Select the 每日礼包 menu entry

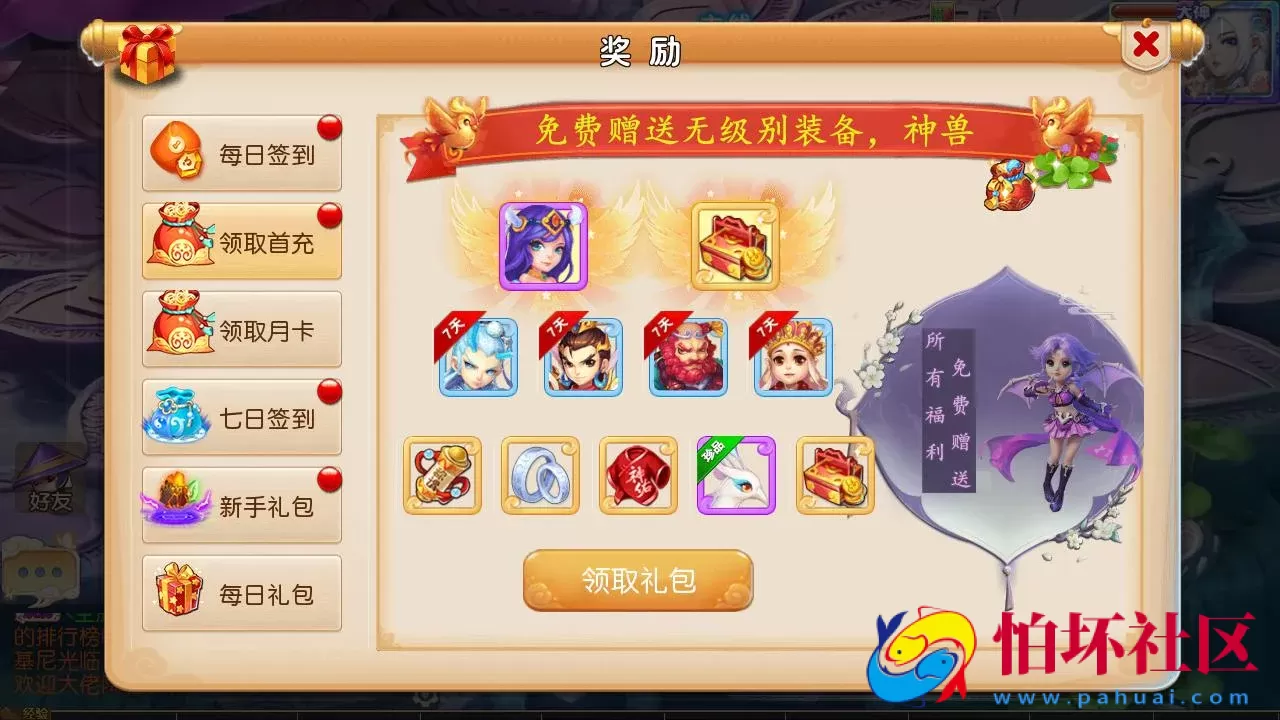pos(241,592)
